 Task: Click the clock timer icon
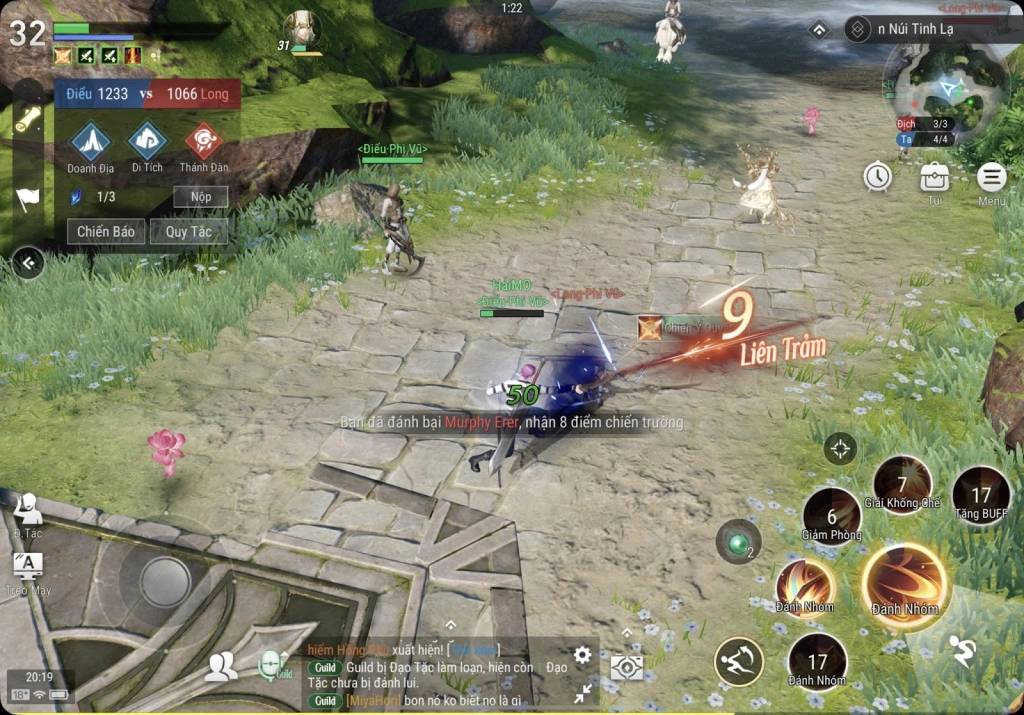[878, 177]
